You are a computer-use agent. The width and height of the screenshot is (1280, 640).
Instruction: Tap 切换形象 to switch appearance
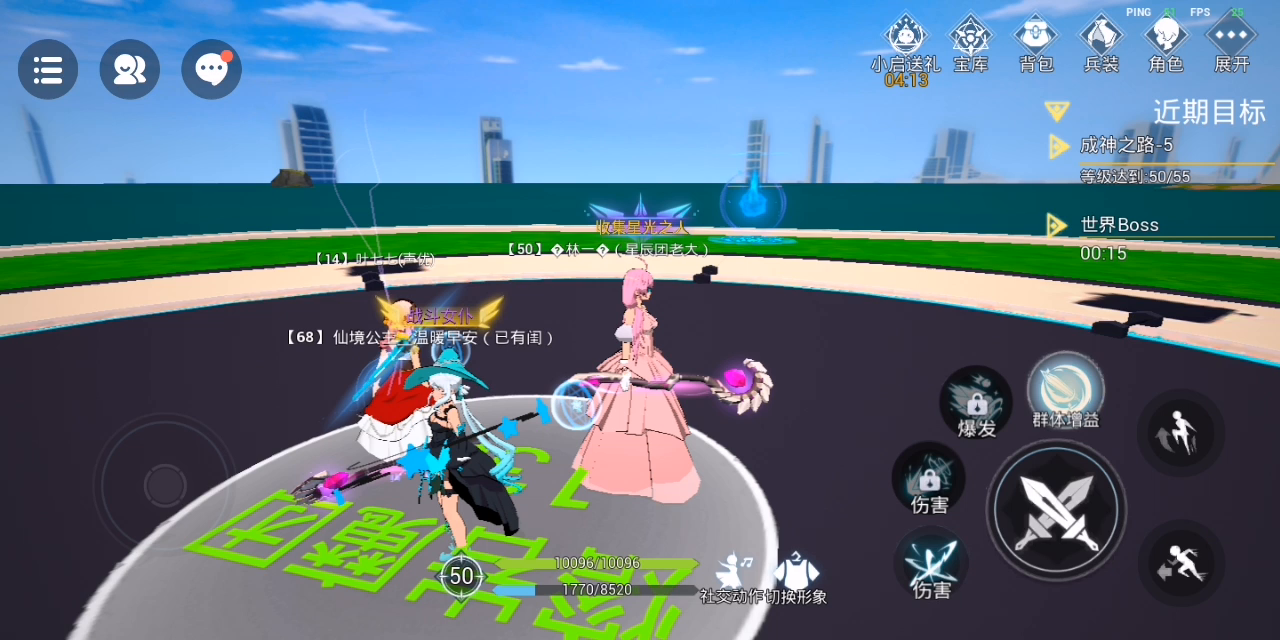[796, 574]
